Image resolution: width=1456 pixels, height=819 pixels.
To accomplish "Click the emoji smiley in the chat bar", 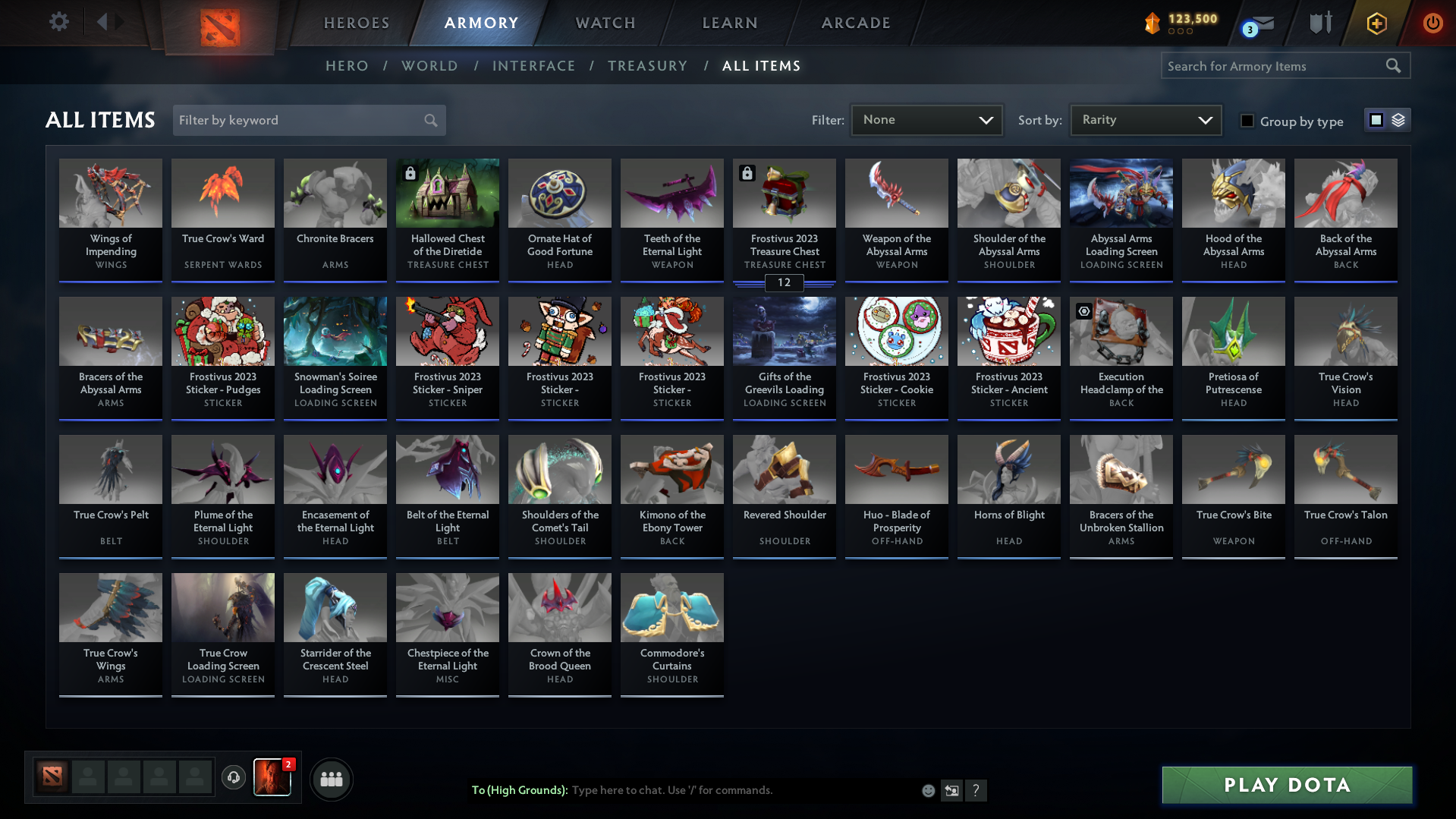I will point(928,790).
